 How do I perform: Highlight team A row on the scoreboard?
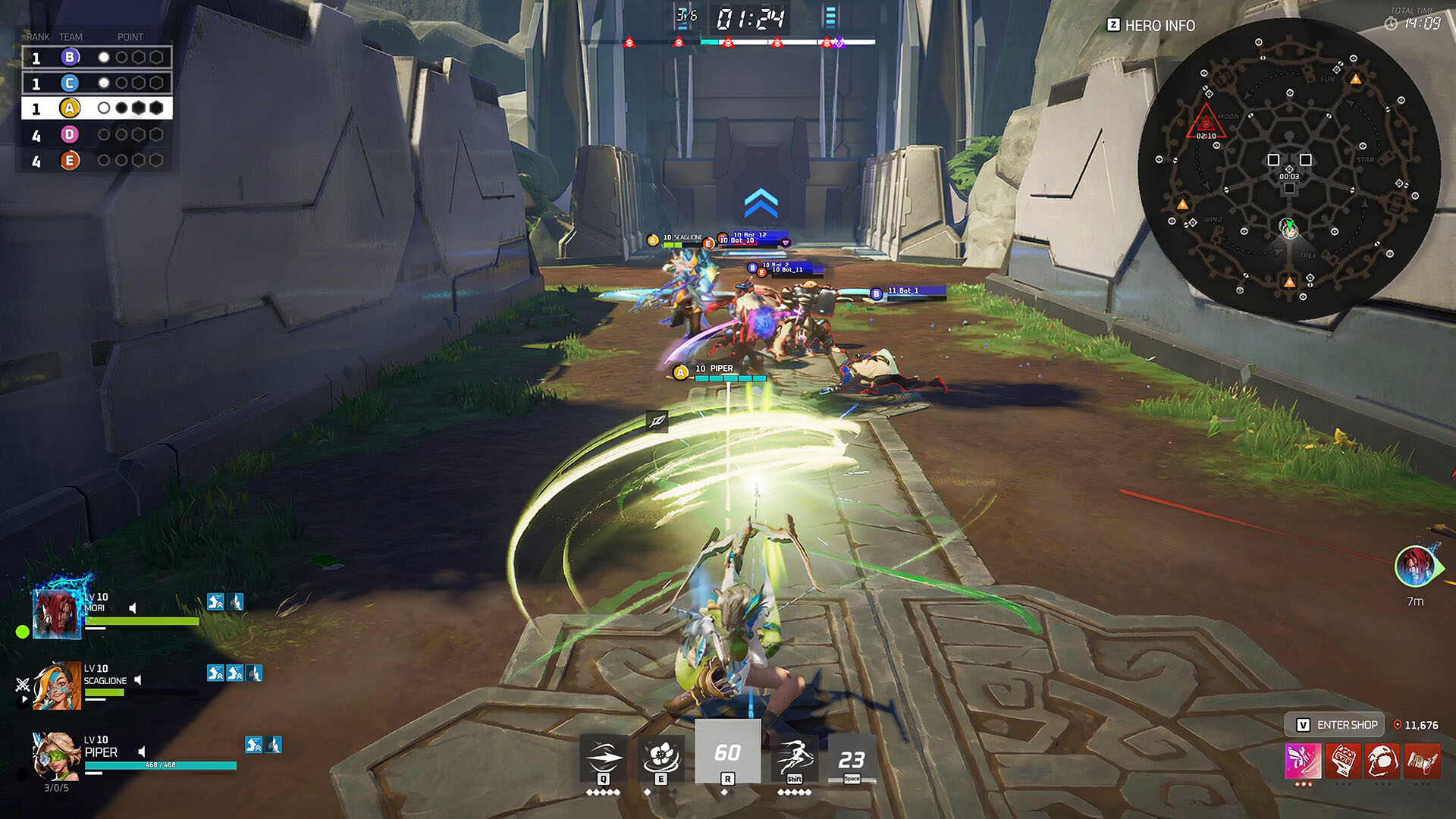[x=96, y=108]
